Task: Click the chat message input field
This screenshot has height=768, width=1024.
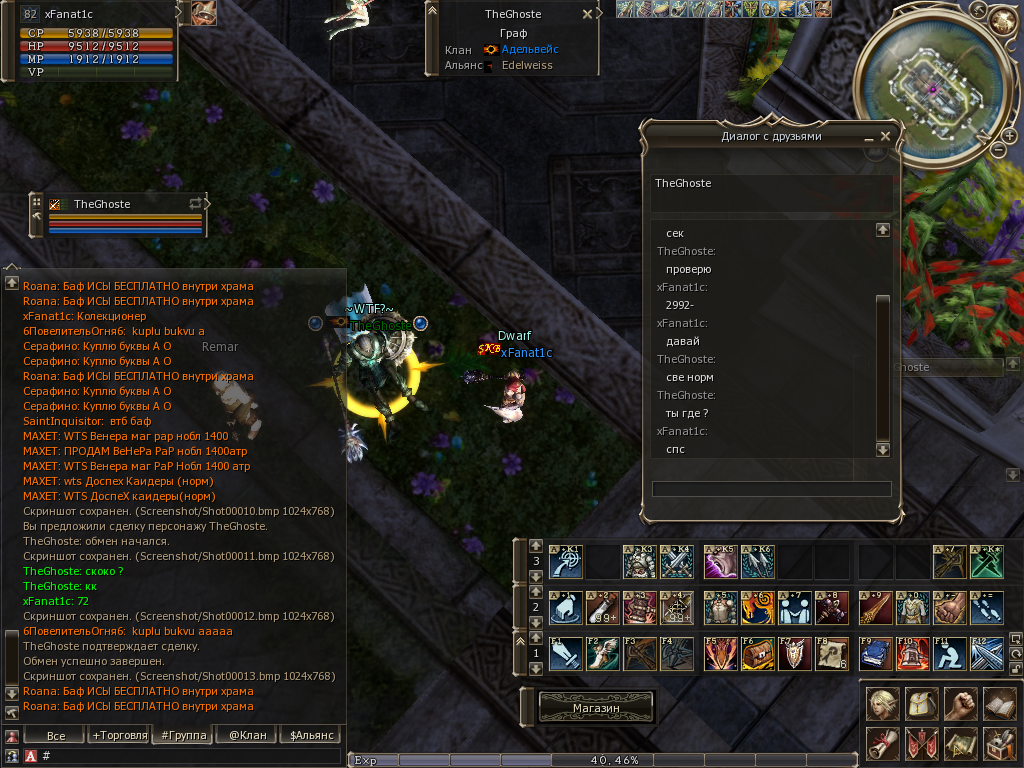Action: [190, 756]
